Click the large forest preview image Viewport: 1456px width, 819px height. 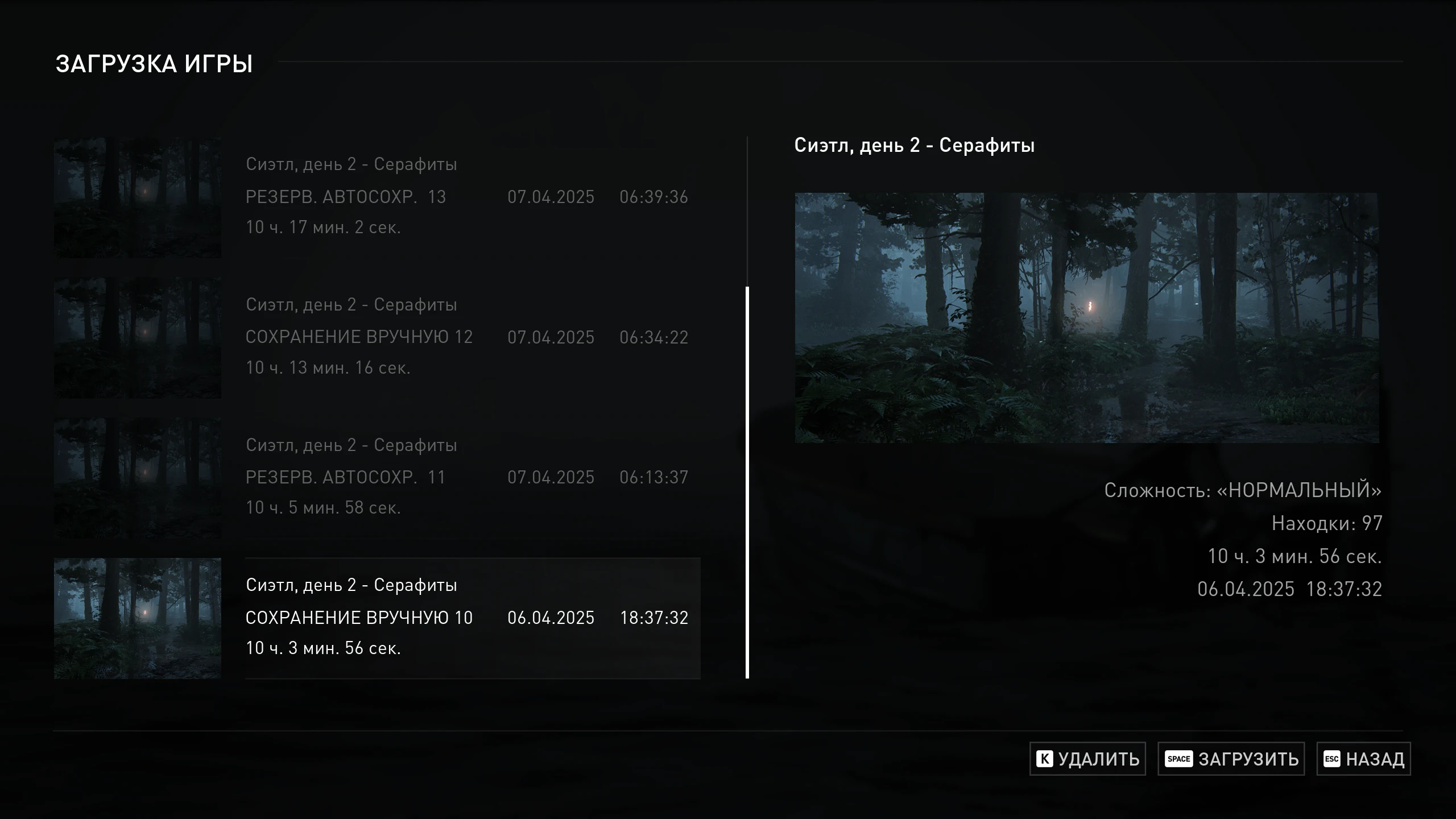(x=1087, y=318)
